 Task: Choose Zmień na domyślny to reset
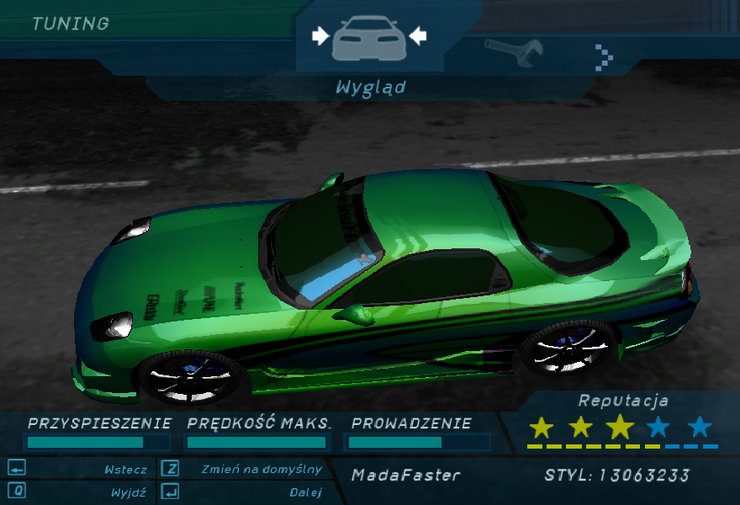[260, 469]
